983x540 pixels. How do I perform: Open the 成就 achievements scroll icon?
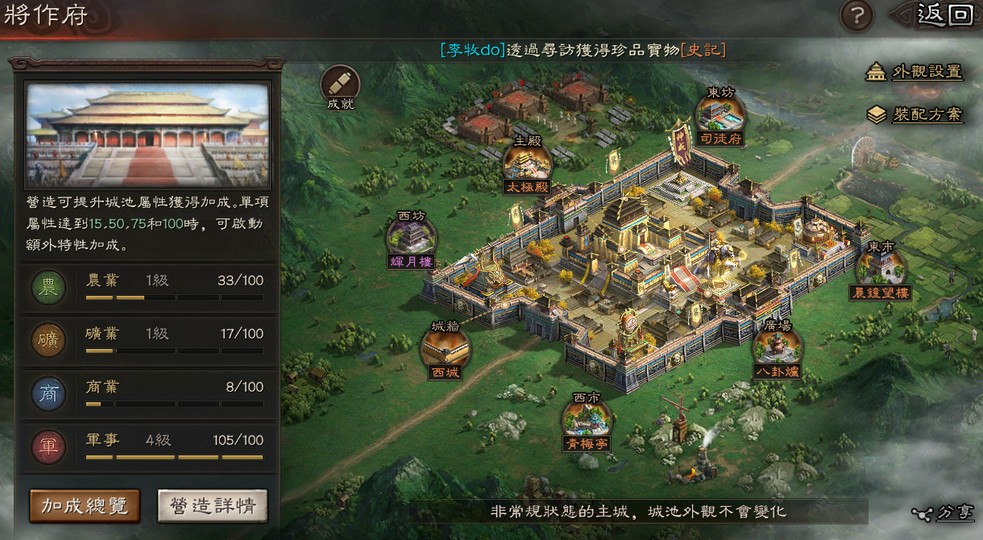coord(340,84)
